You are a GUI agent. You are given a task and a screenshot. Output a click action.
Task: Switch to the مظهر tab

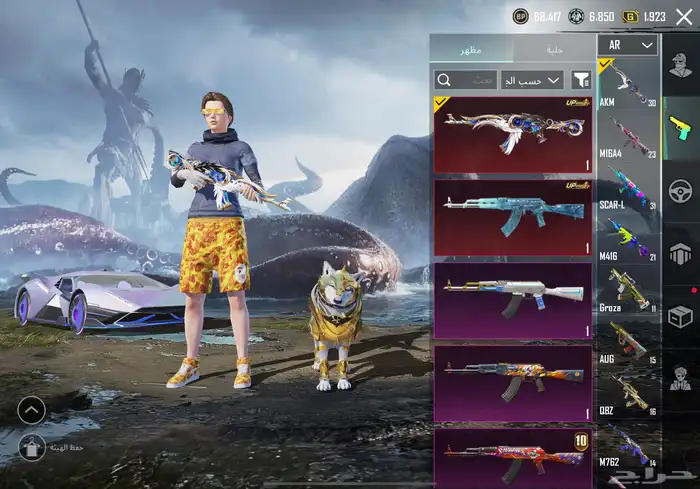[x=471, y=48]
